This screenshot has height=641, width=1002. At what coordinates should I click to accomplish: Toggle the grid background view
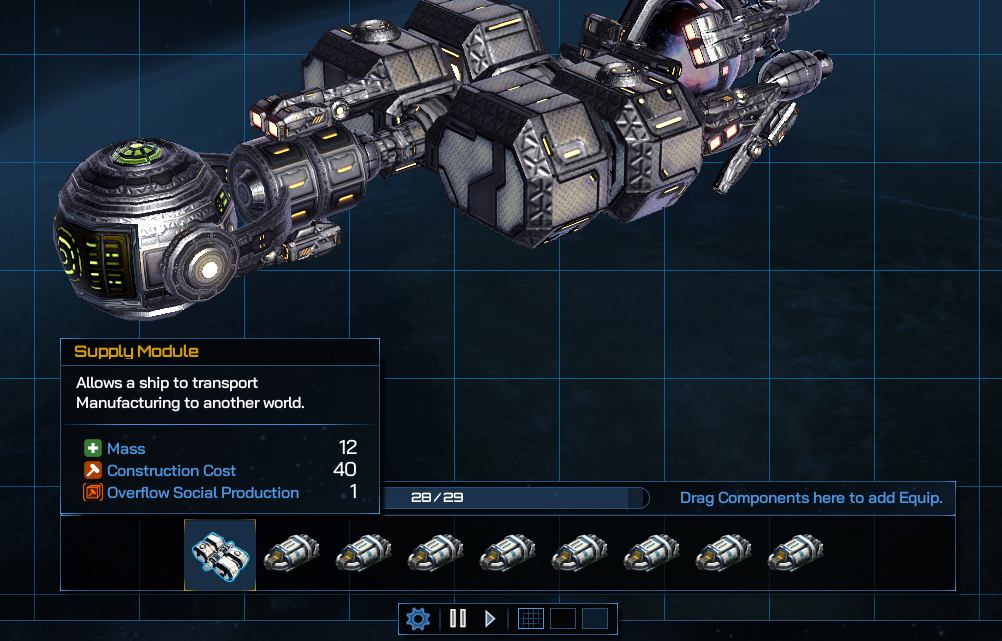[530, 619]
